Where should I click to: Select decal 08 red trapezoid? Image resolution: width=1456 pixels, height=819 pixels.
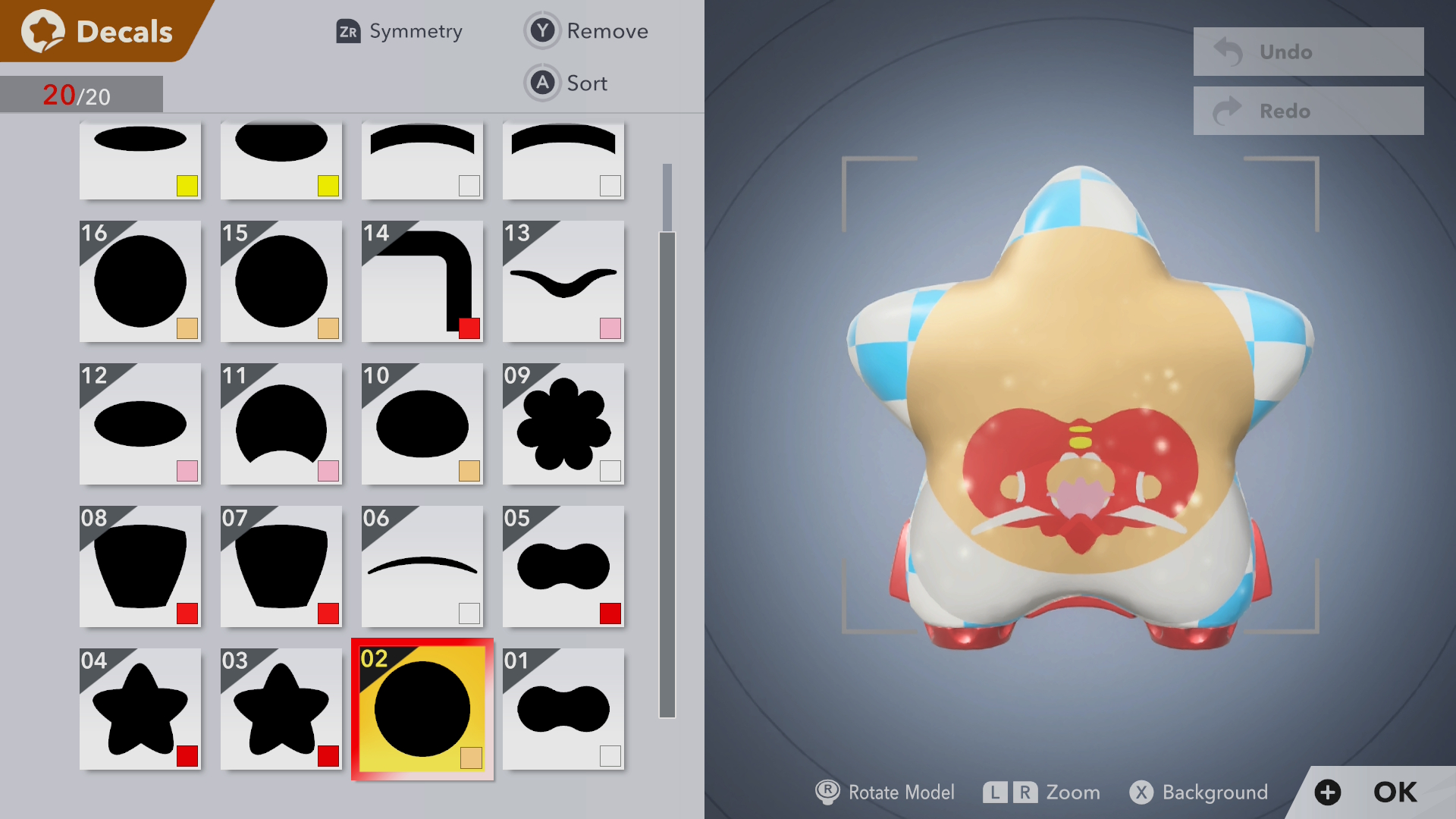[x=140, y=566]
